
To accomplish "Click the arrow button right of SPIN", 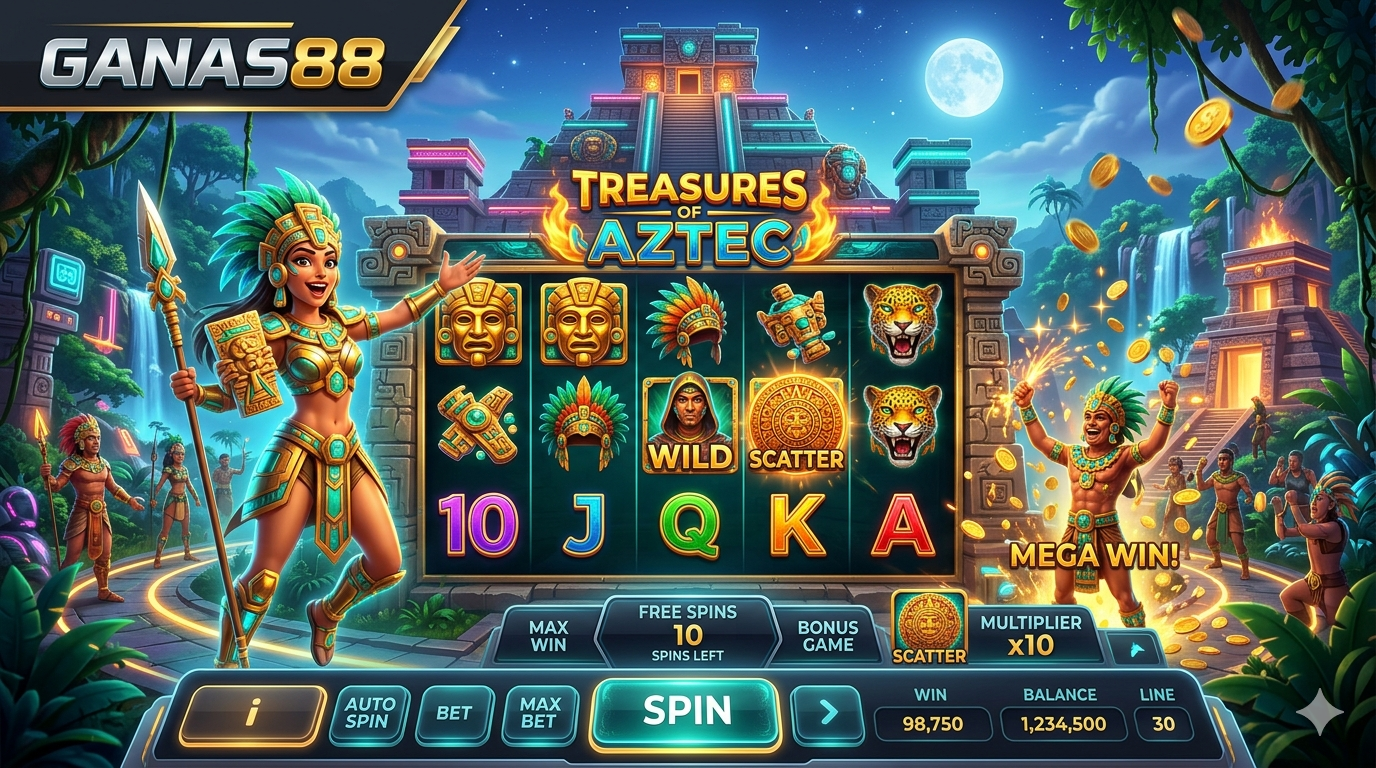I will pos(827,713).
